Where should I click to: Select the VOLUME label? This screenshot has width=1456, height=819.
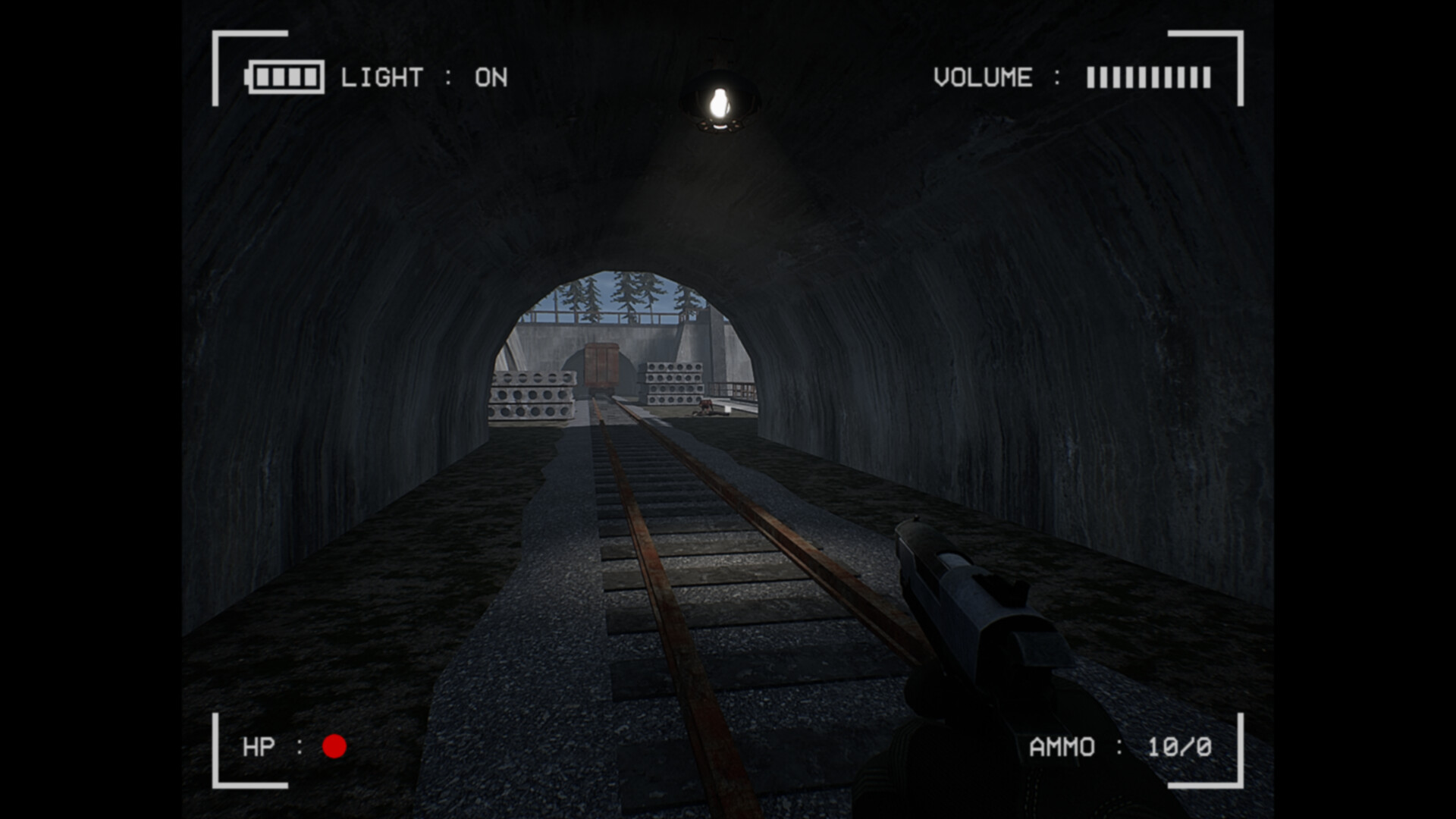[x=983, y=77]
